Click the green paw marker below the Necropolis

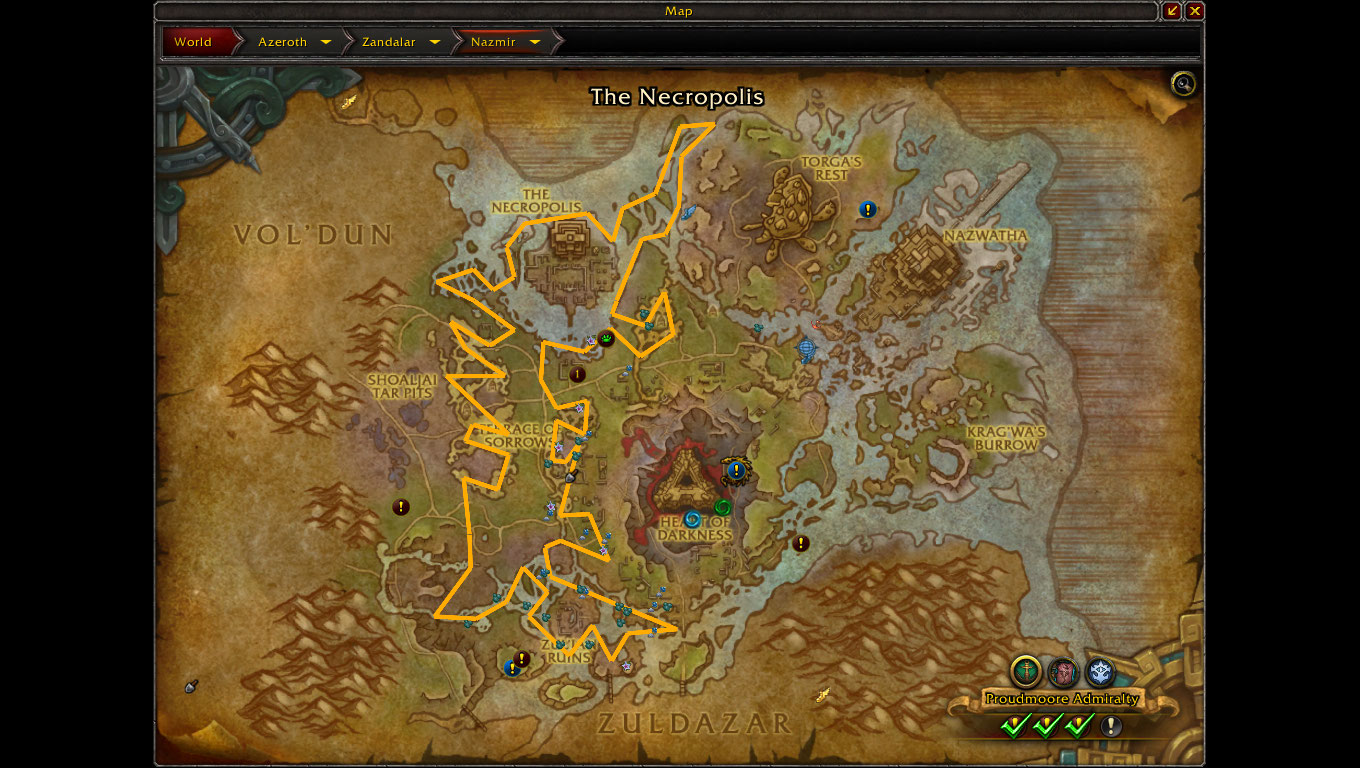click(x=606, y=338)
